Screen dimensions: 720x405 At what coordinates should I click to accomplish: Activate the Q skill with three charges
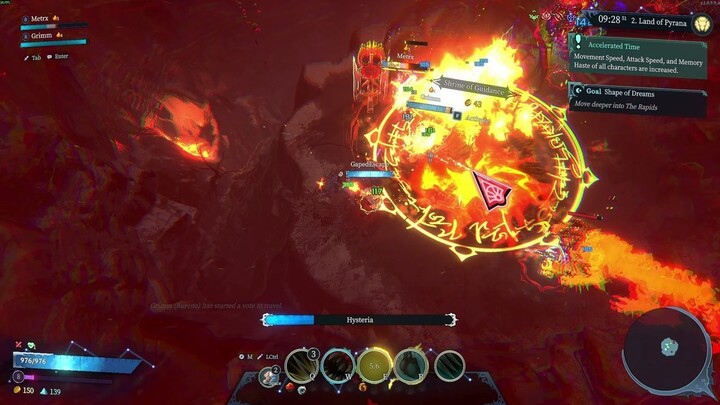tap(301, 366)
